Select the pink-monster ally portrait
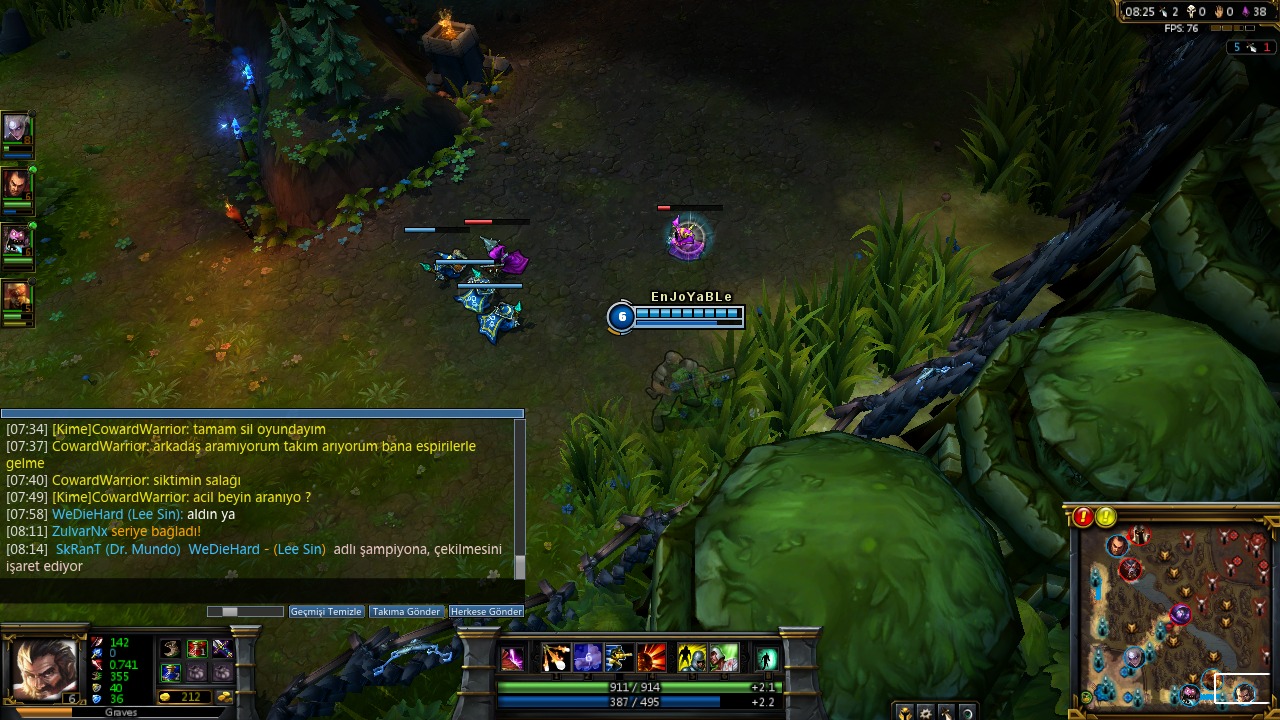 pos(16,242)
